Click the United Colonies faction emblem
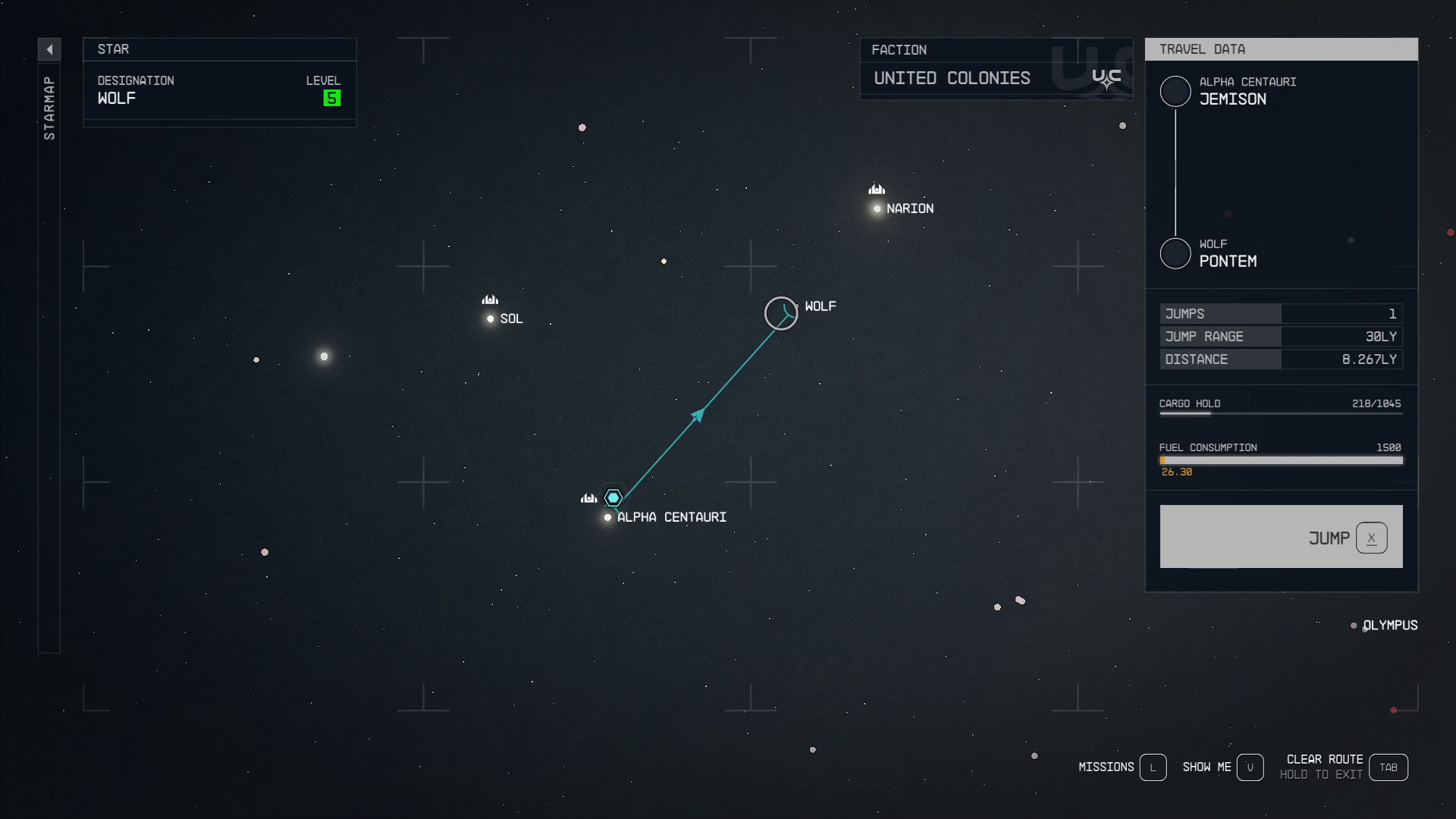The width and height of the screenshot is (1456, 819). pos(1106,77)
